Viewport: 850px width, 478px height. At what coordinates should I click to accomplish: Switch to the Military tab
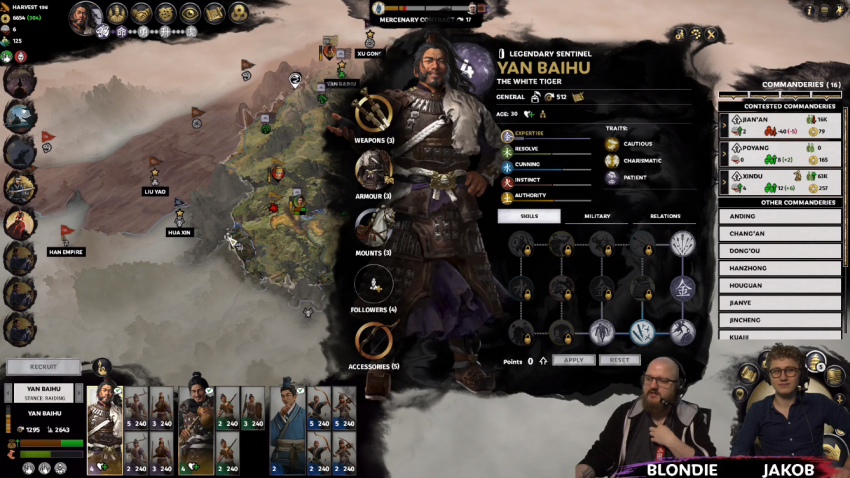click(x=597, y=216)
